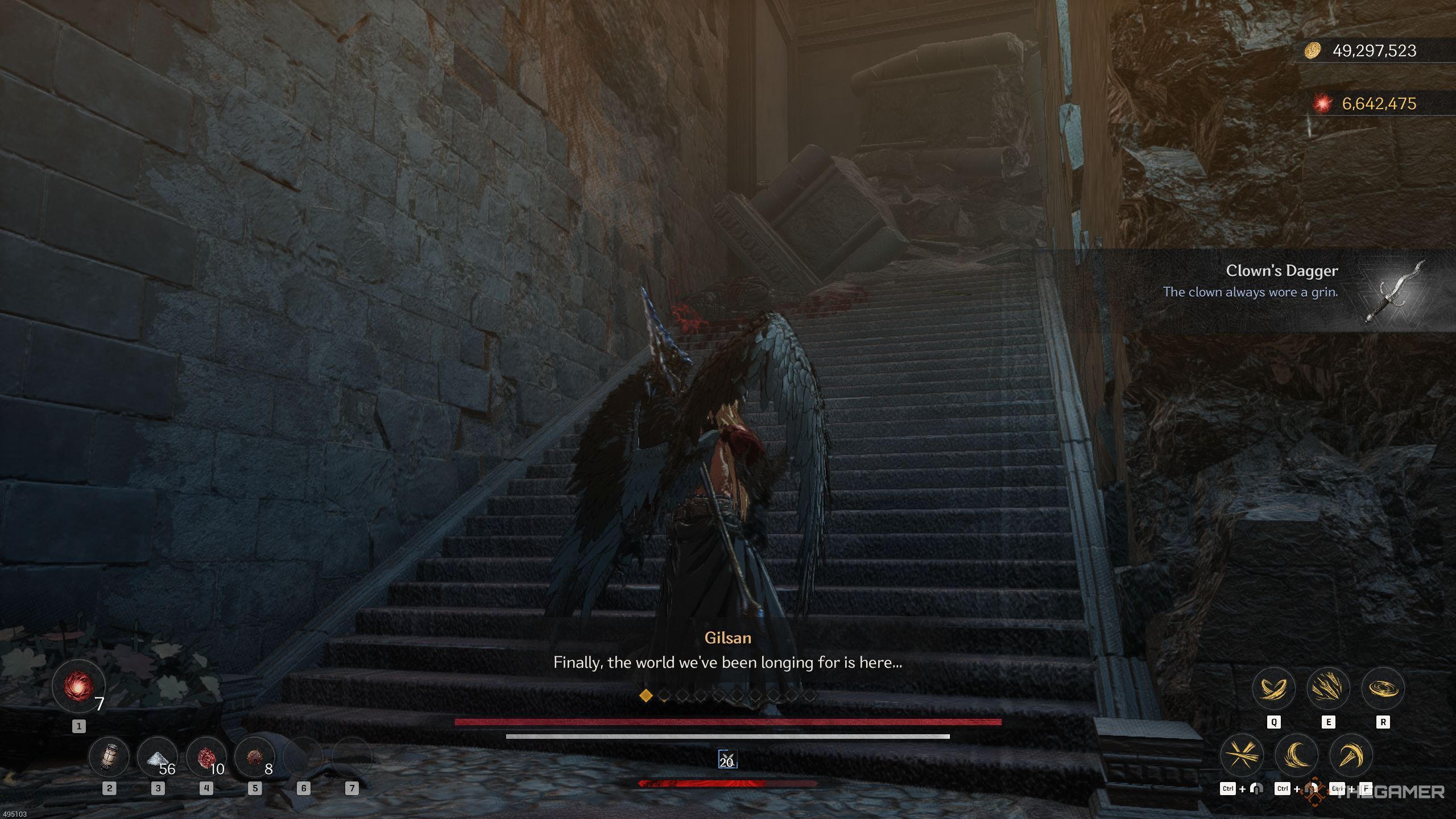Use the red swirling orb healing item
This screenshot has width=1456, height=819.
[78, 686]
